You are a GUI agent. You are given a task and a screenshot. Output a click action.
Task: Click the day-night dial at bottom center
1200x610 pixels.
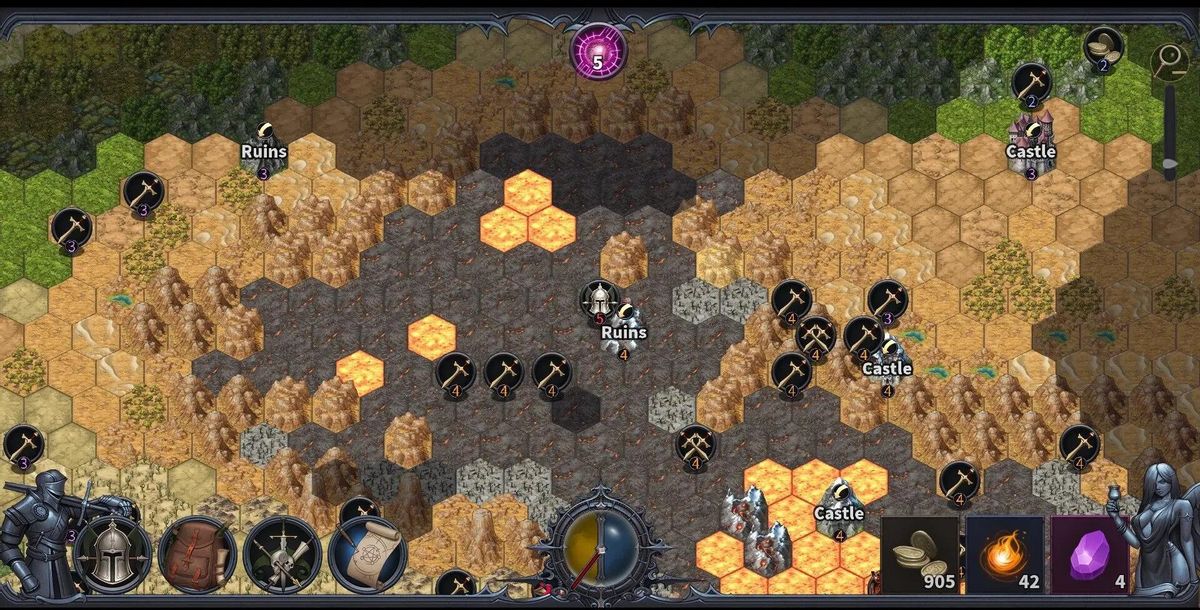598,551
